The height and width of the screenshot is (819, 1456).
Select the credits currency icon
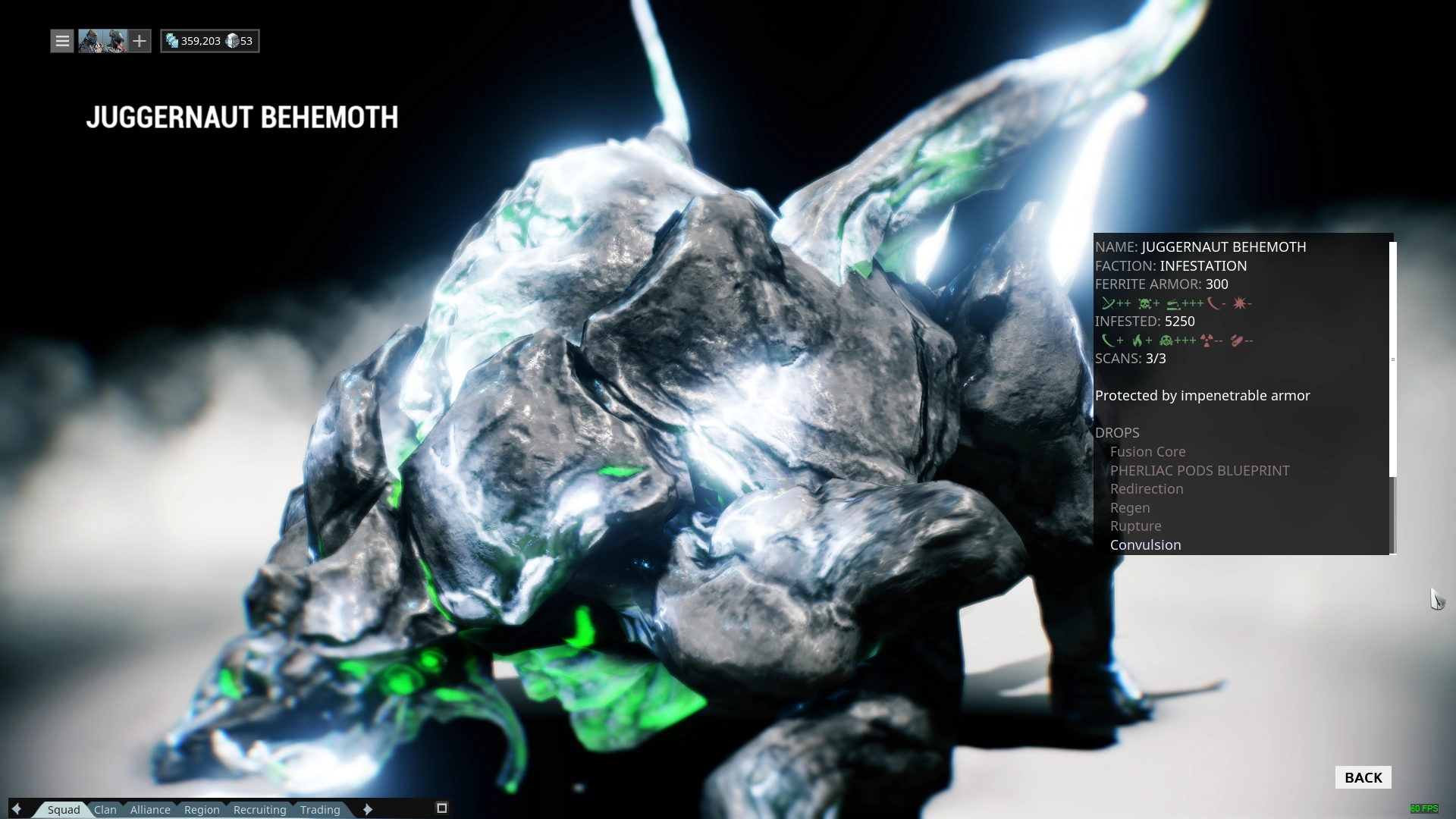tap(171, 41)
